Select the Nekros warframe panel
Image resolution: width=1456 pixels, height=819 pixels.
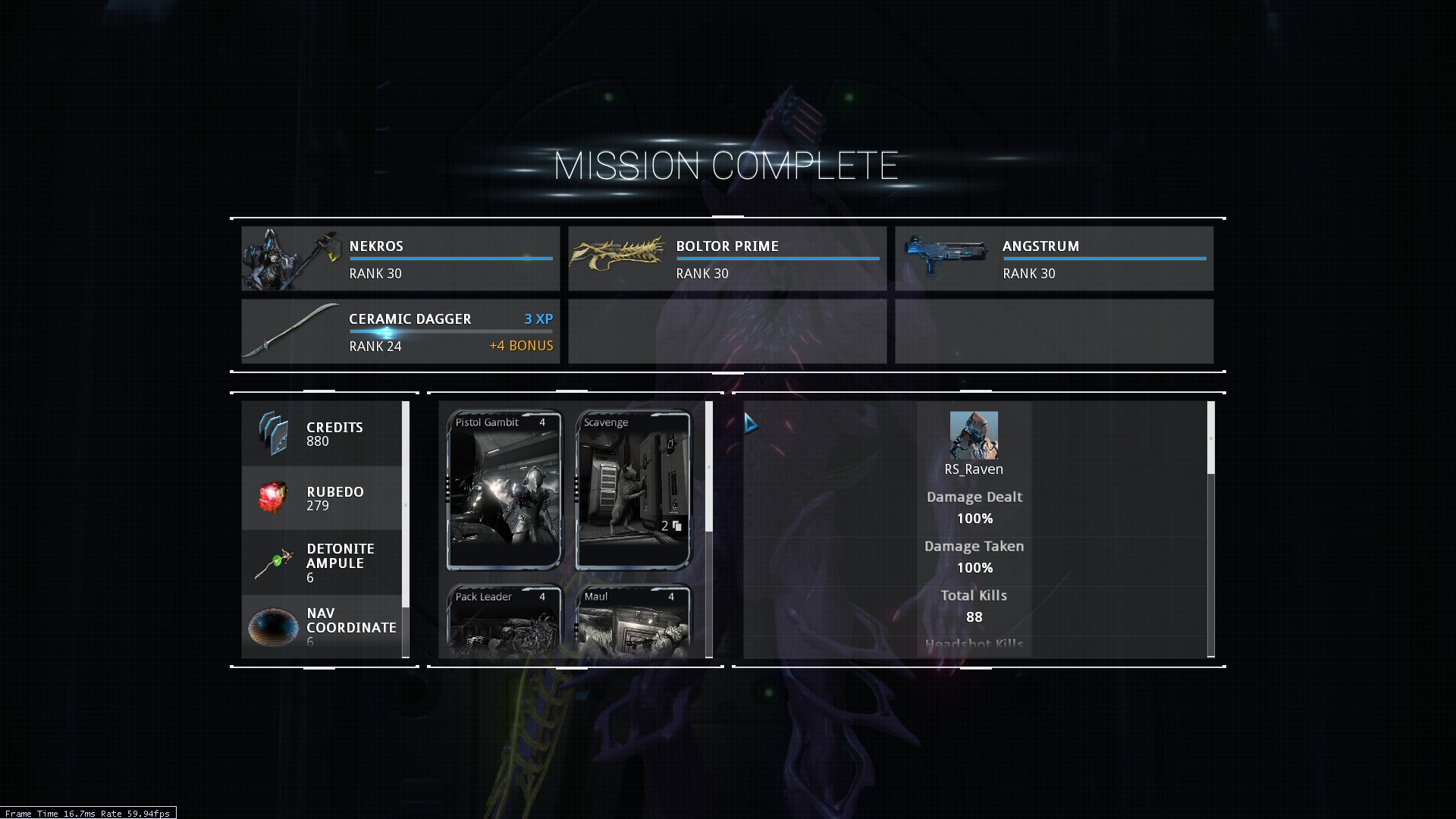[400, 259]
